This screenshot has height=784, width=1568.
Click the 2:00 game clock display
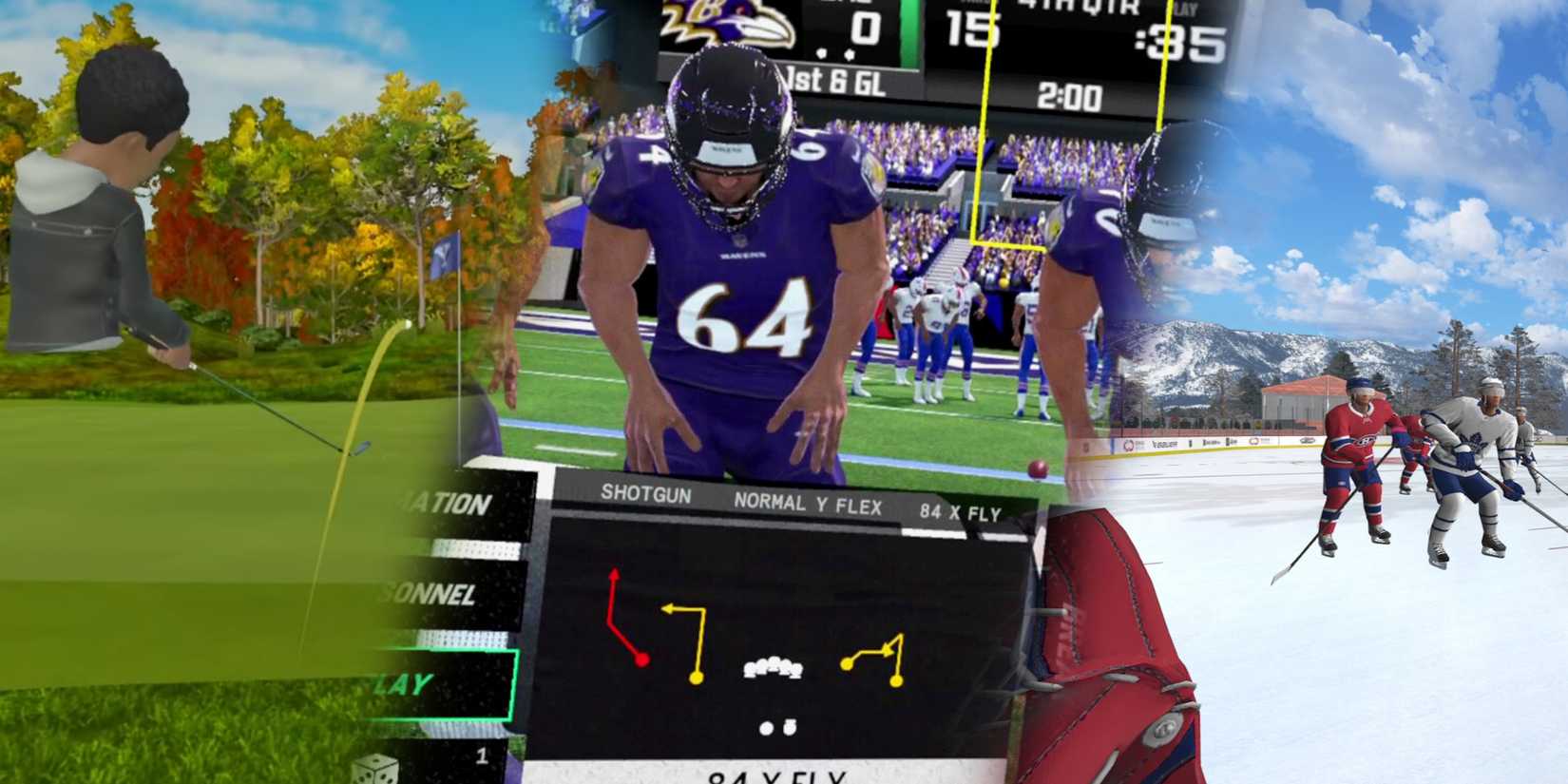(1071, 95)
